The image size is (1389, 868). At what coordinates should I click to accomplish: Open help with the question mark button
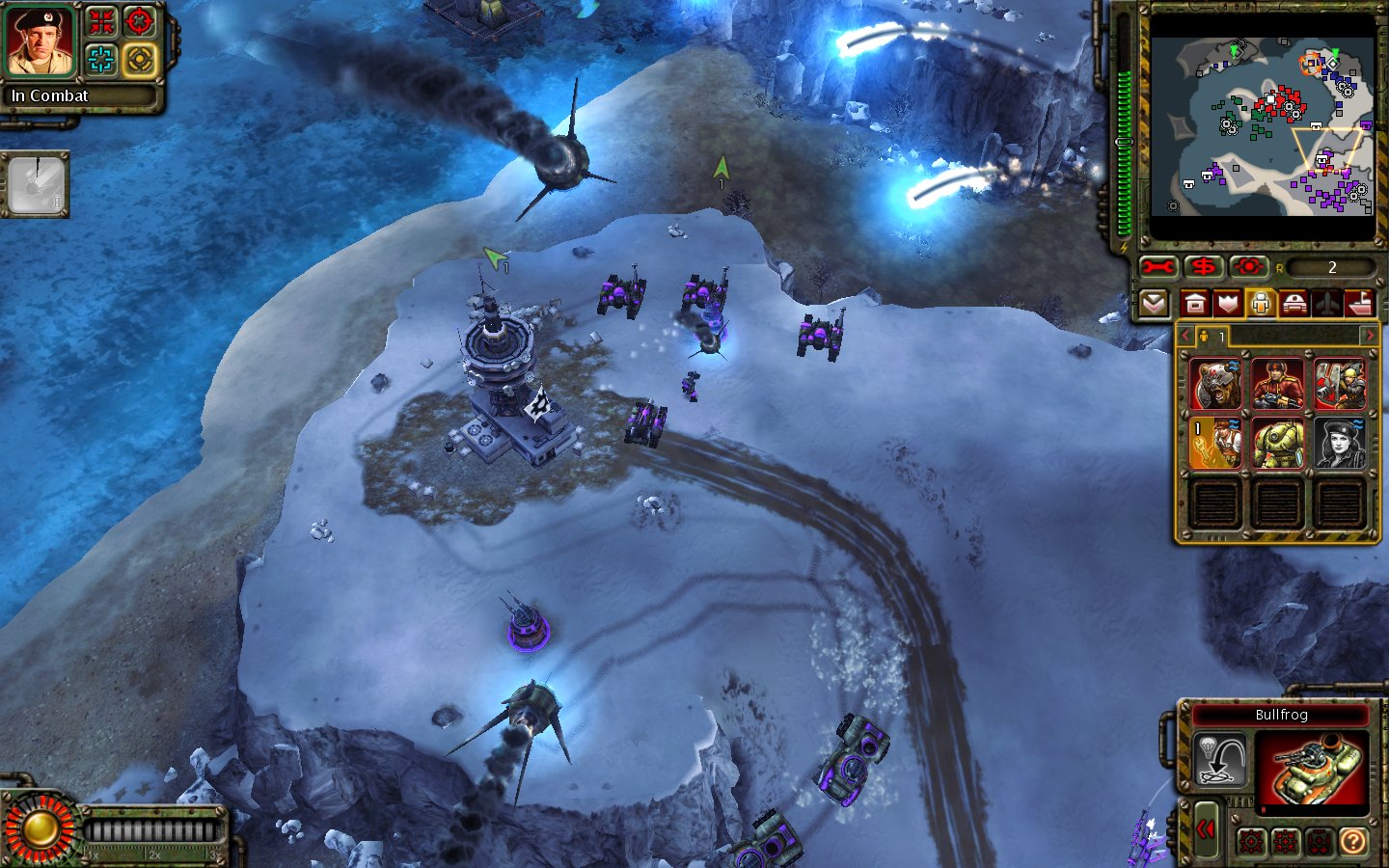tap(1353, 842)
